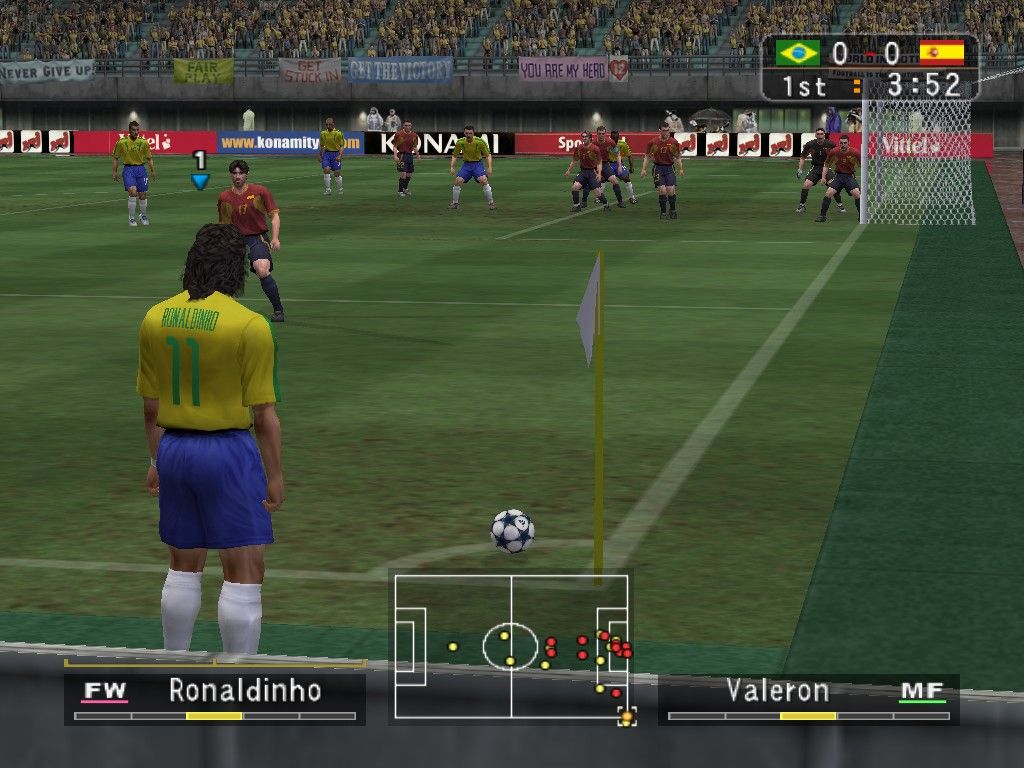The image size is (1024, 768).
Task: Click the Brazil flag on the scoreboard
Action: pyautogui.click(x=797, y=53)
